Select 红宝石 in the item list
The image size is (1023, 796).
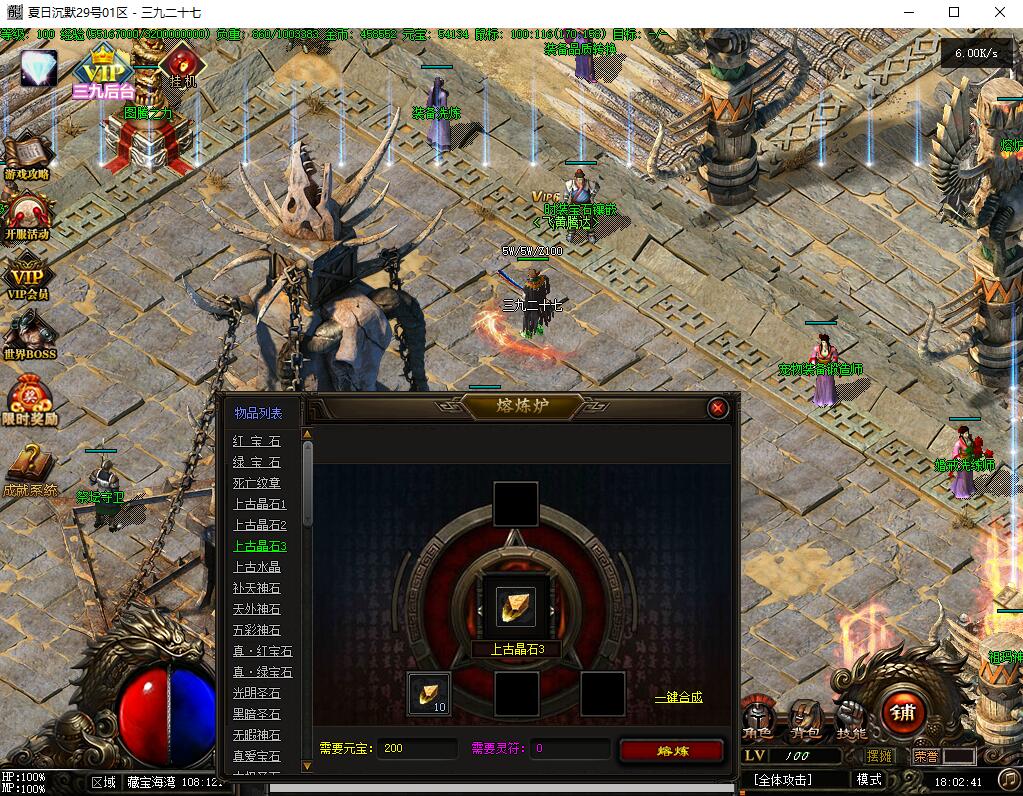[x=257, y=441]
